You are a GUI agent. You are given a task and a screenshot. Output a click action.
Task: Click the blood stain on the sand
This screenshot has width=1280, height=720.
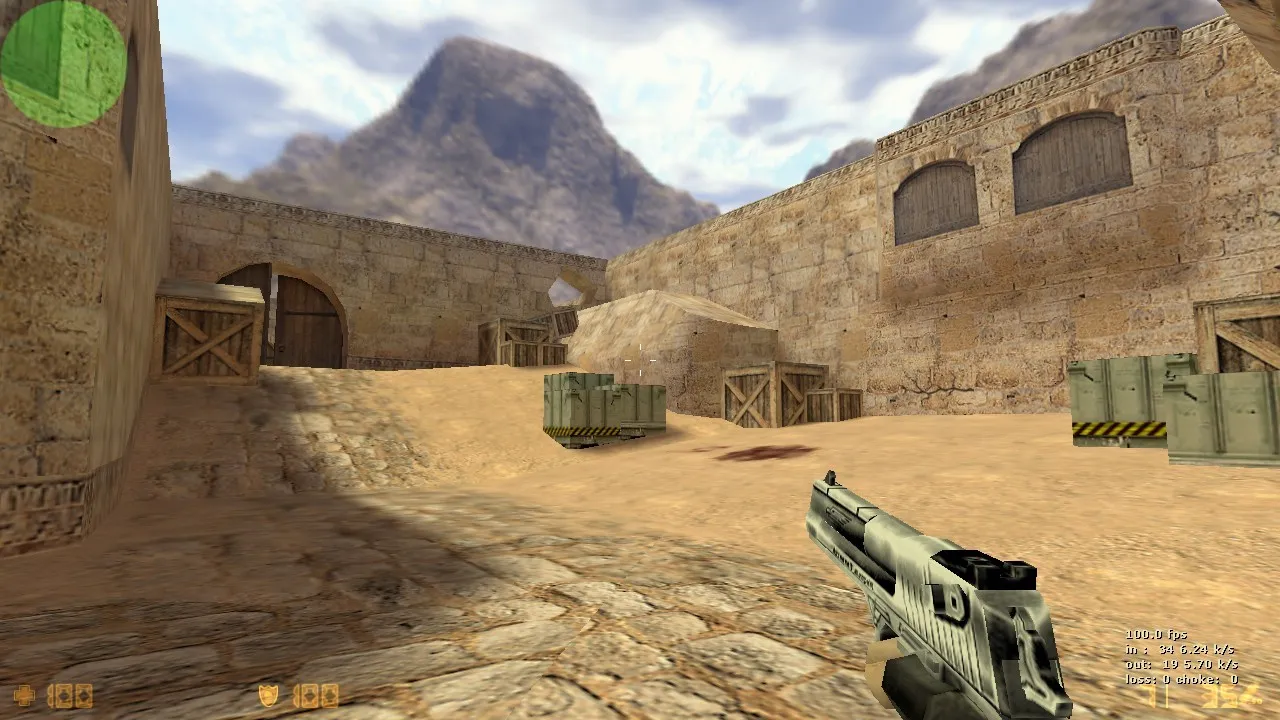tap(762, 453)
